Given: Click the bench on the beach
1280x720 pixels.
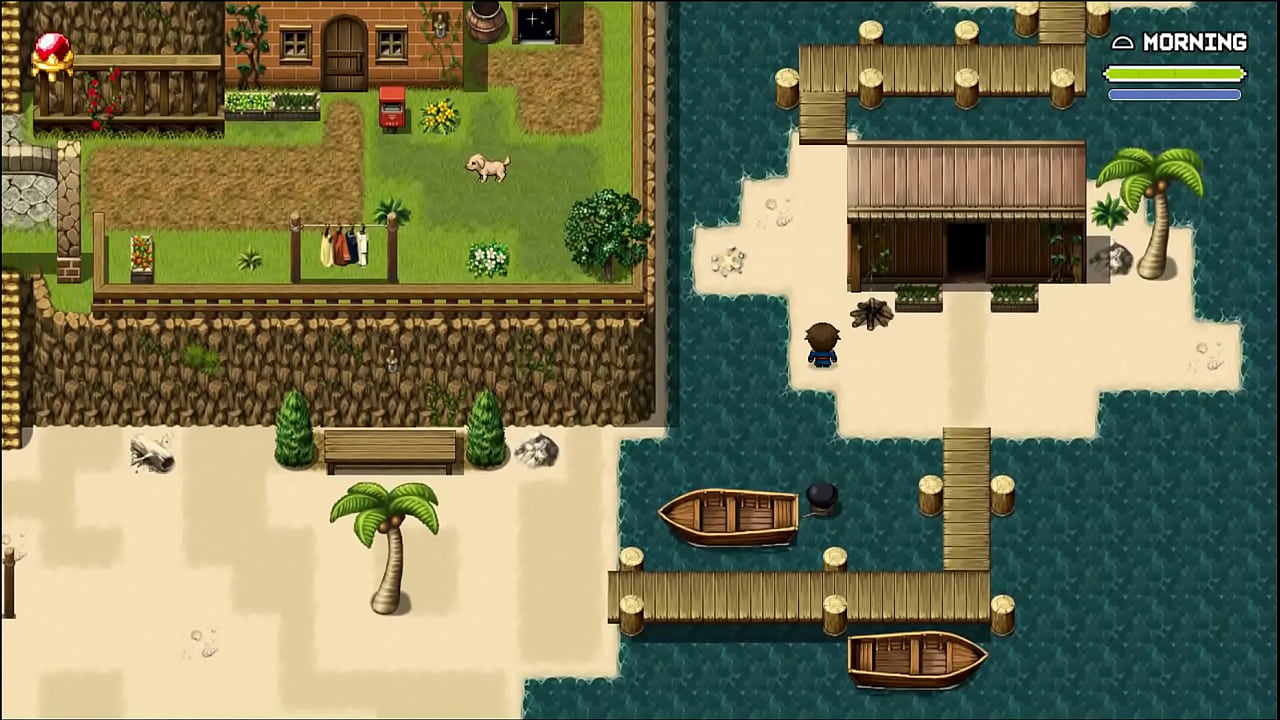Looking at the screenshot, I should point(390,445).
